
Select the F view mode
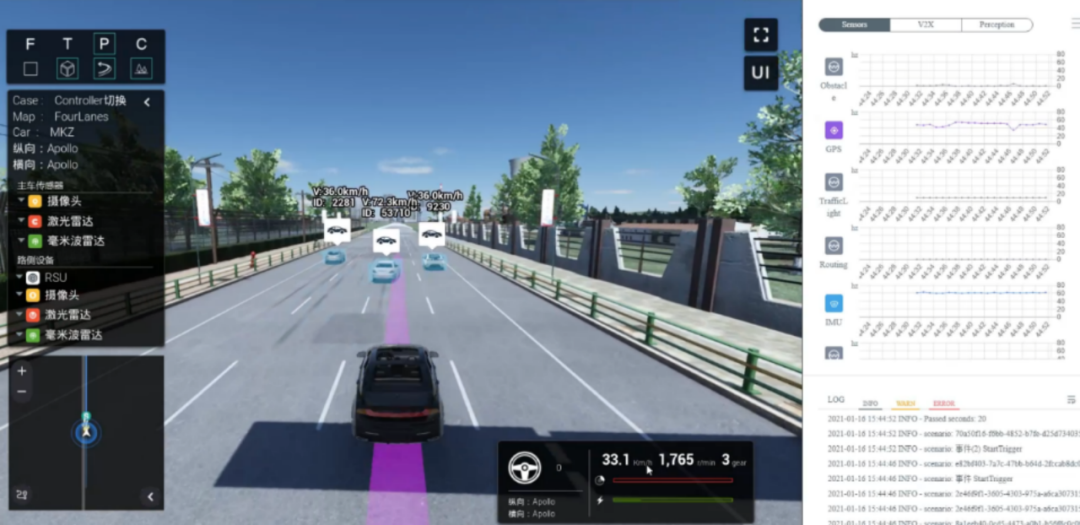click(30, 44)
